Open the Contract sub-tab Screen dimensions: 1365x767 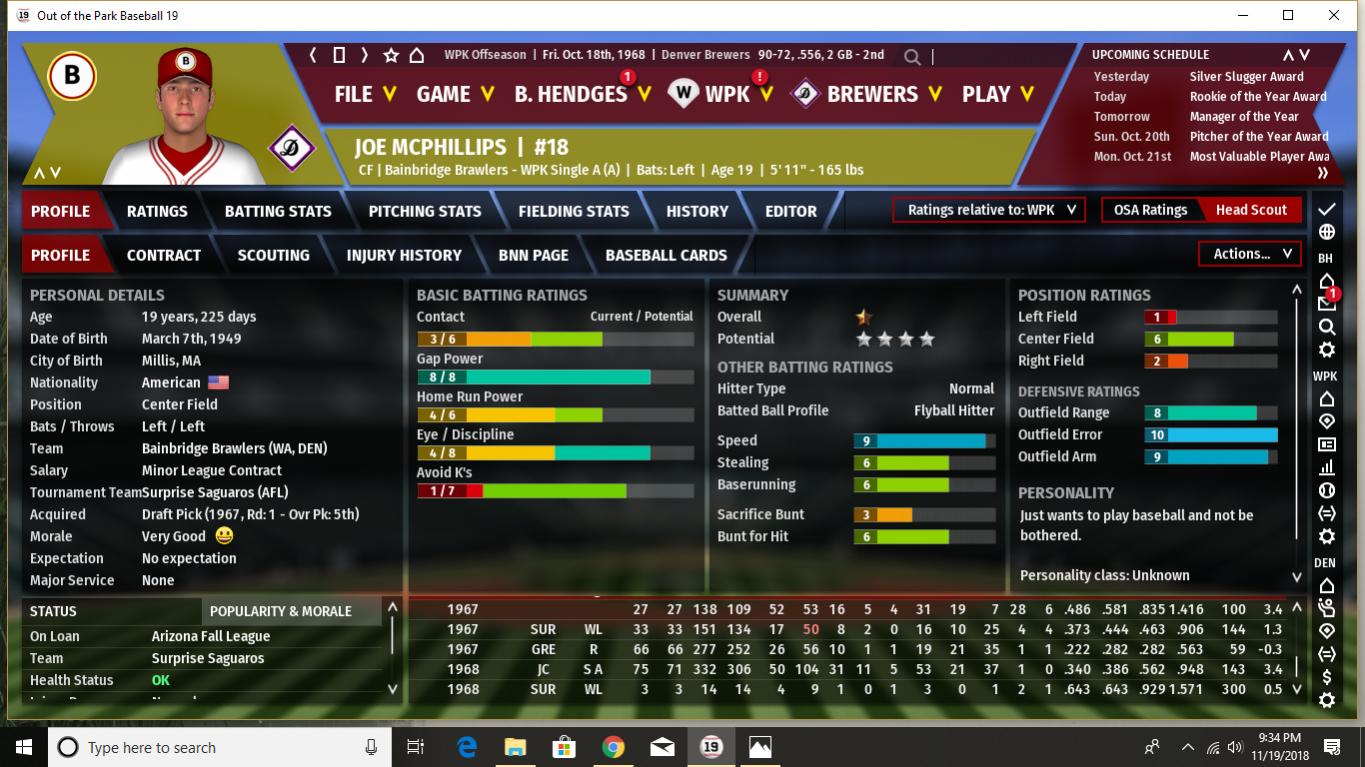click(x=164, y=255)
